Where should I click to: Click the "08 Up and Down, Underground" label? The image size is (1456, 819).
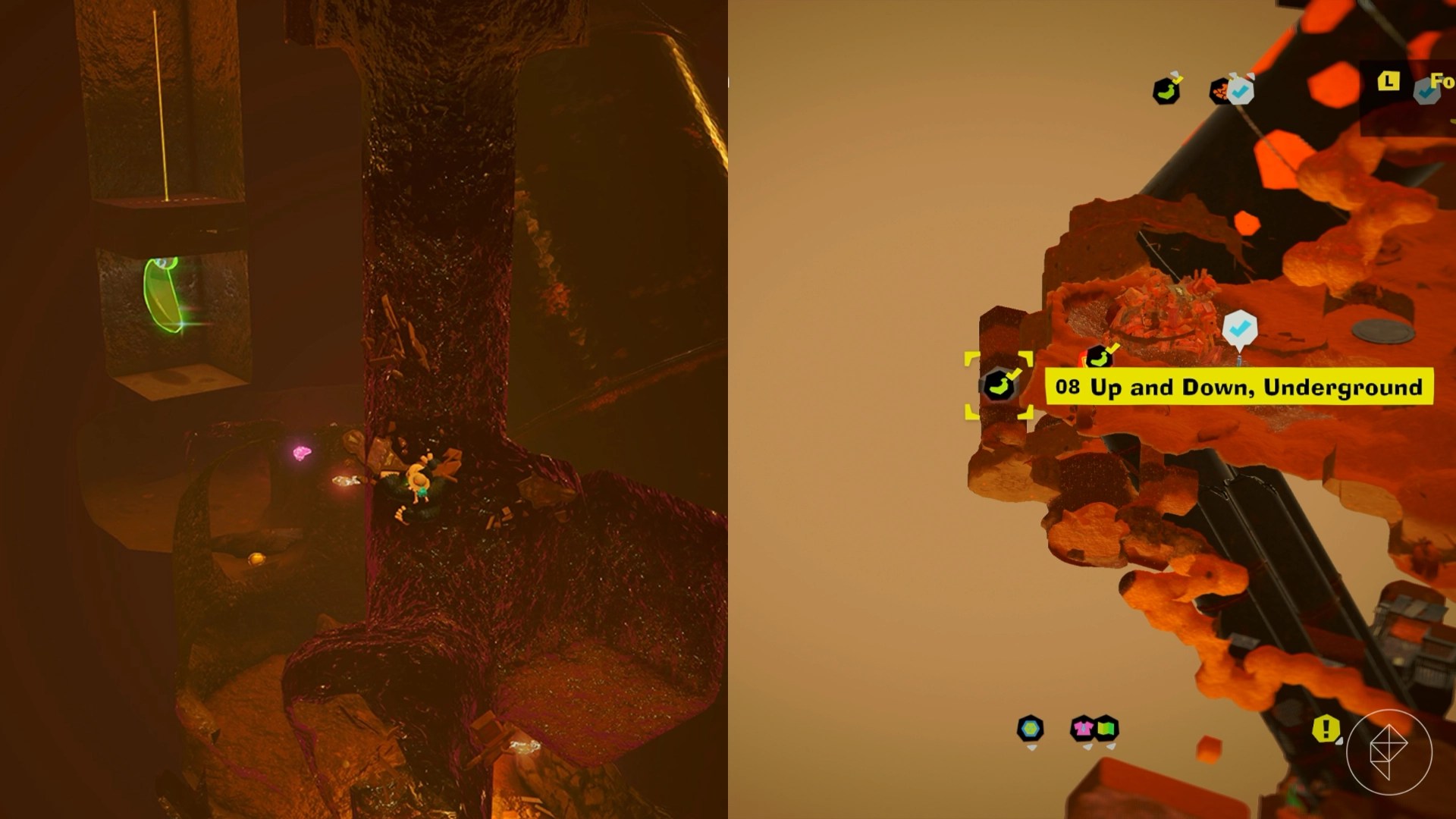pos(1238,387)
